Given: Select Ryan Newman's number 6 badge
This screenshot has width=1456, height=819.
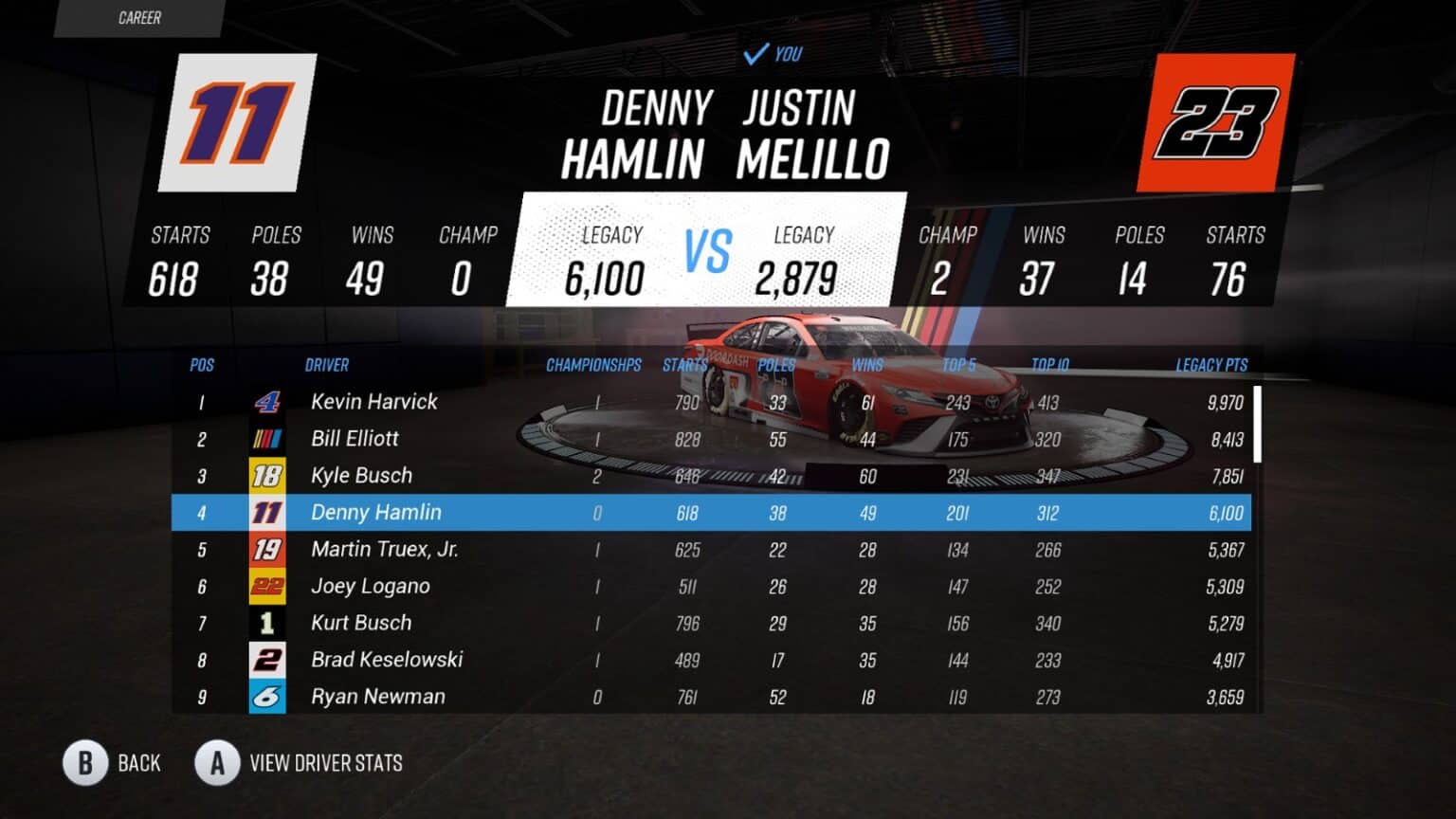Looking at the screenshot, I should click(267, 696).
